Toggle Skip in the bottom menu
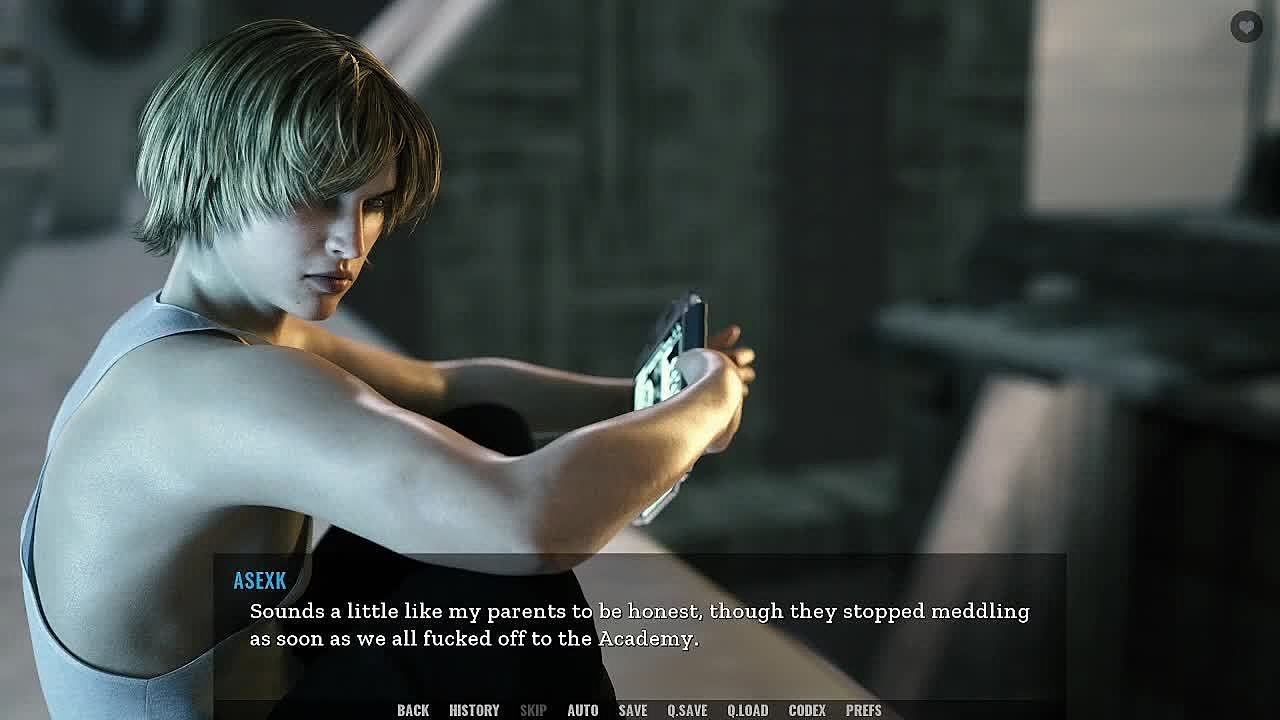This screenshot has width=1280, height=720. pos(533,710)
